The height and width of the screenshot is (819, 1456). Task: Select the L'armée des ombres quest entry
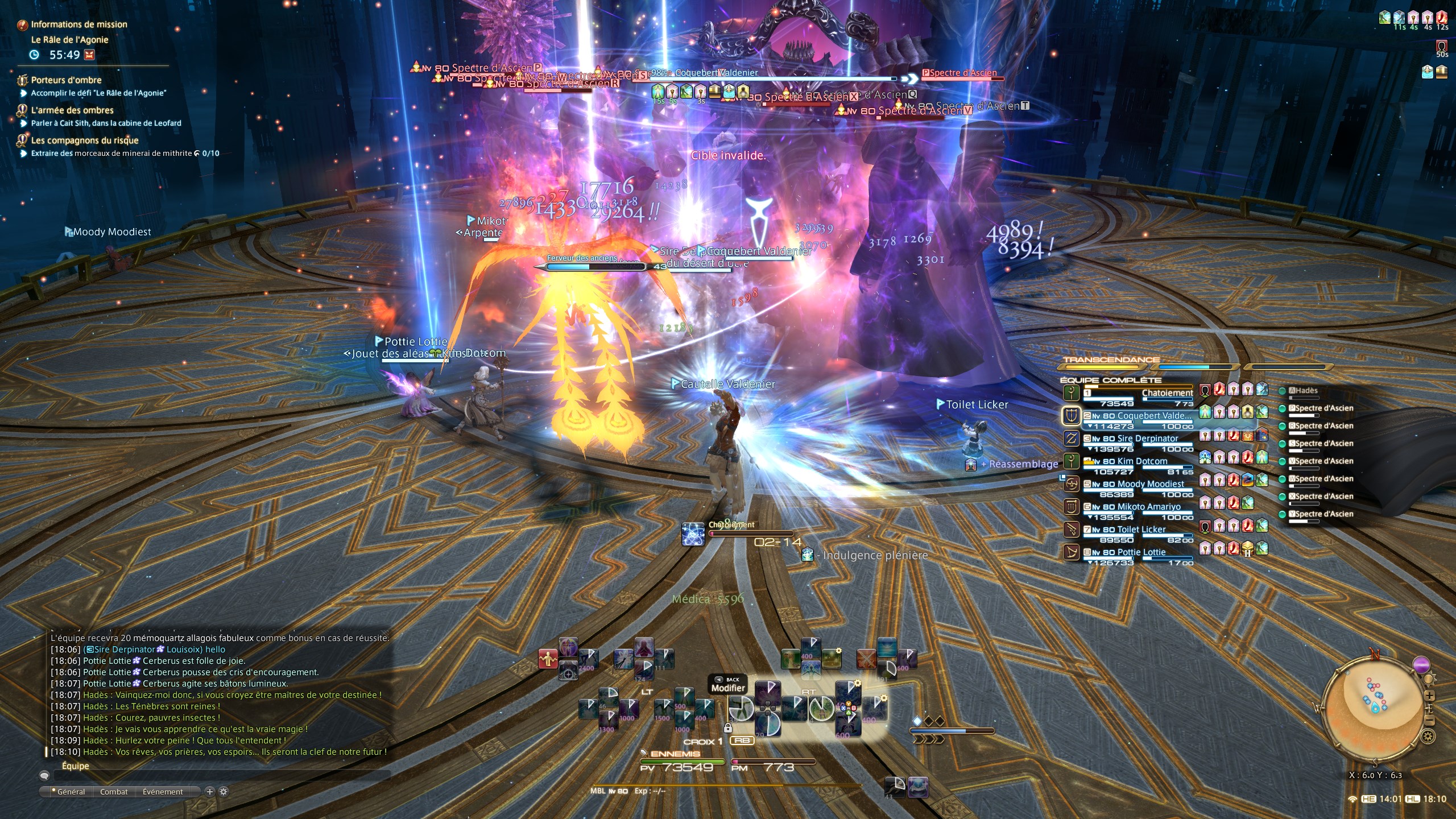pos(72,110)
